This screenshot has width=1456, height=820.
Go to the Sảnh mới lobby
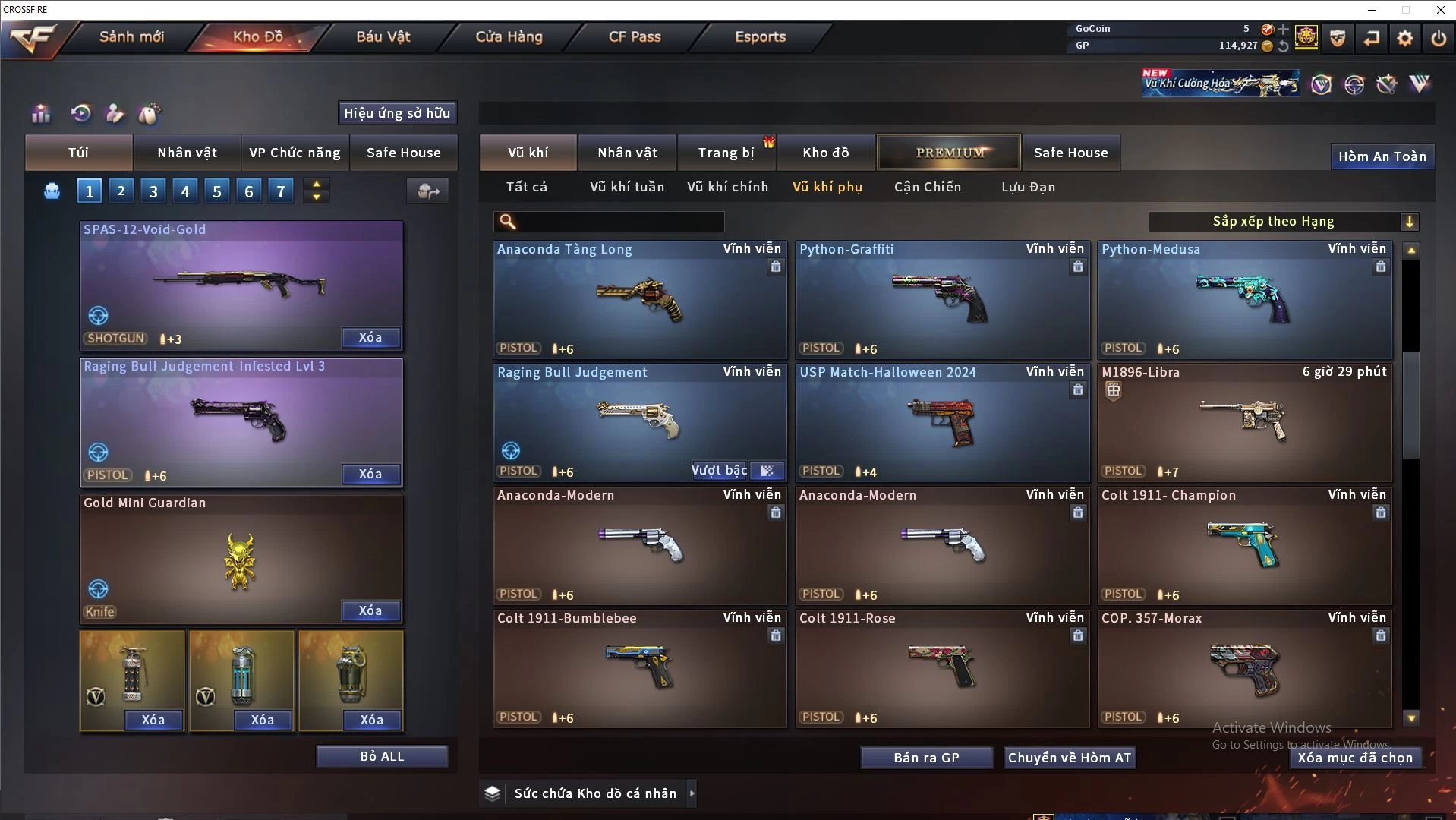(131, 36)
